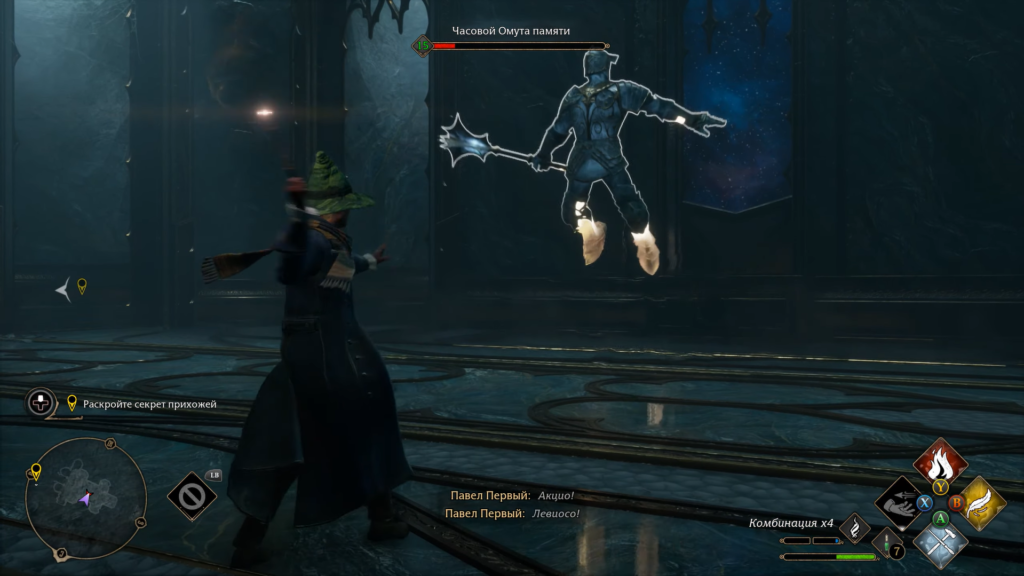The image size is (1024, 576).
Task: Drink the green Wiggenweld healing potion
Action: coord(887,545)
